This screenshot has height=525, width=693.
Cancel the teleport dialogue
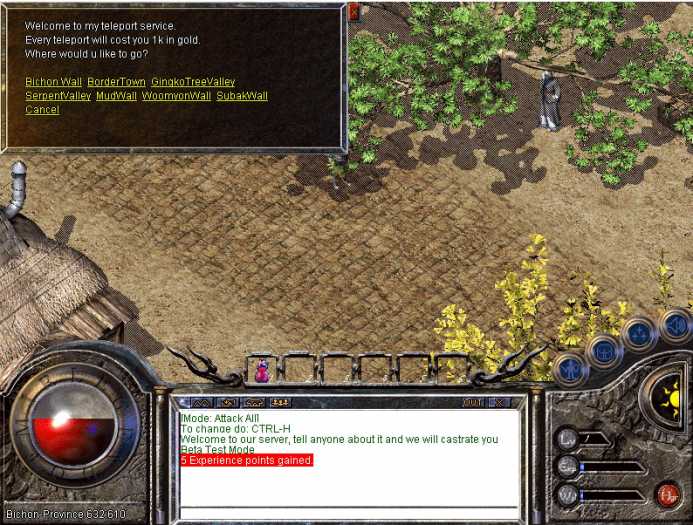point(42,110)
